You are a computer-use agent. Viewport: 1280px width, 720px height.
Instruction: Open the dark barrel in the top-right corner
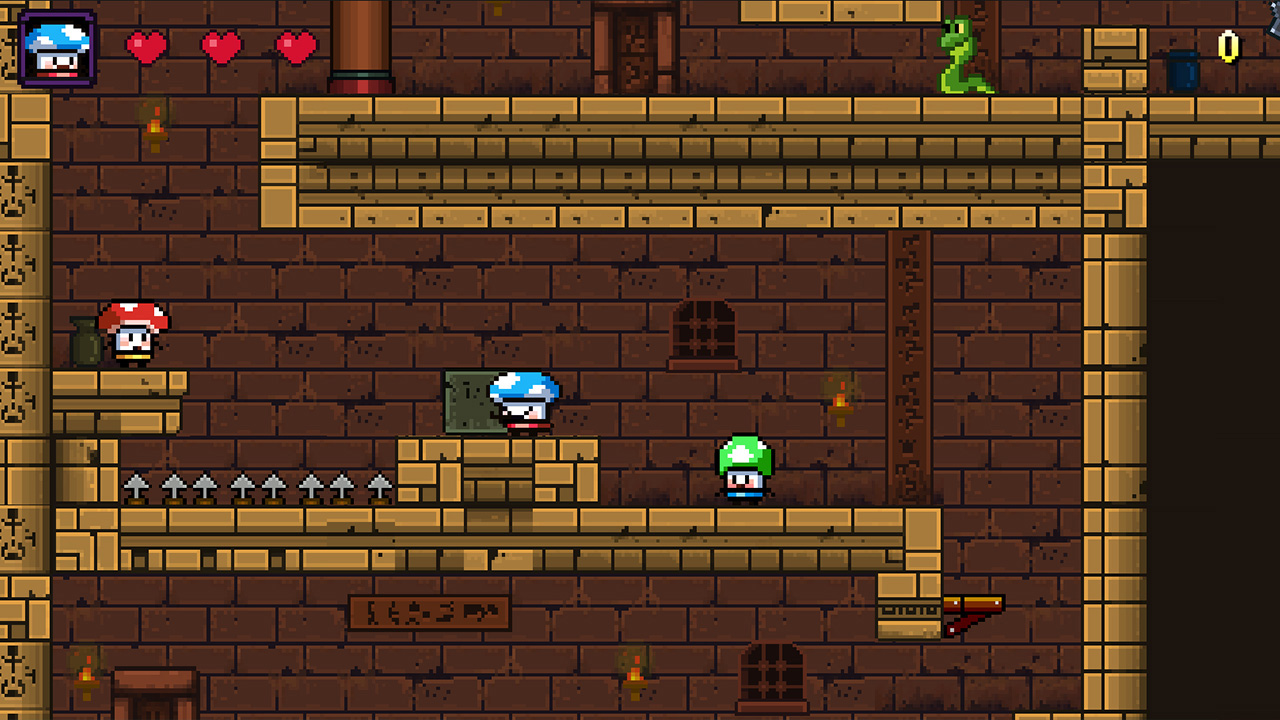click(x=1185, y=70)
